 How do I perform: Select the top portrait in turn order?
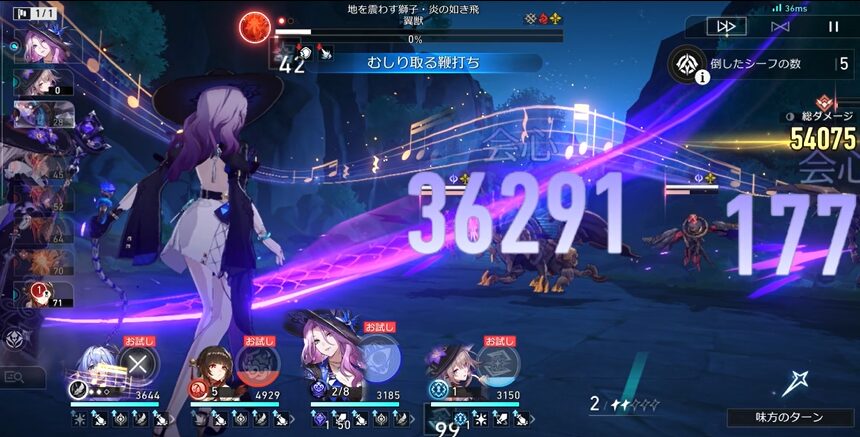coord(40,45)
